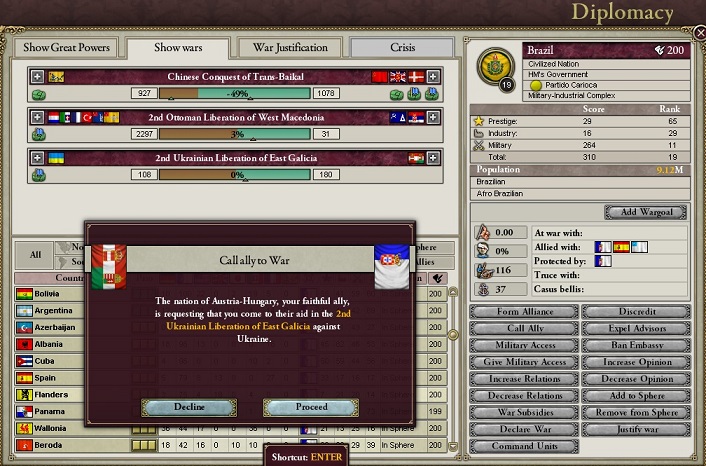Select the Show wars tab
This screenshot has height=466, width=706.
[179, 47]
